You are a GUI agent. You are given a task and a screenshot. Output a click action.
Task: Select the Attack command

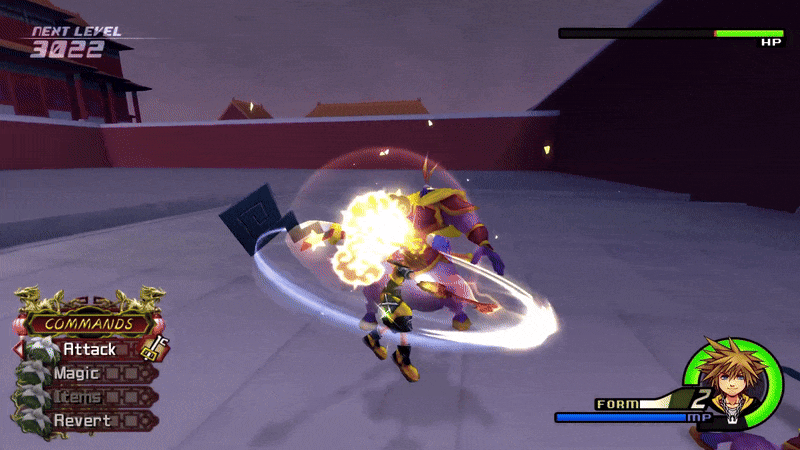pyautogui.click(x=90, y=350)
